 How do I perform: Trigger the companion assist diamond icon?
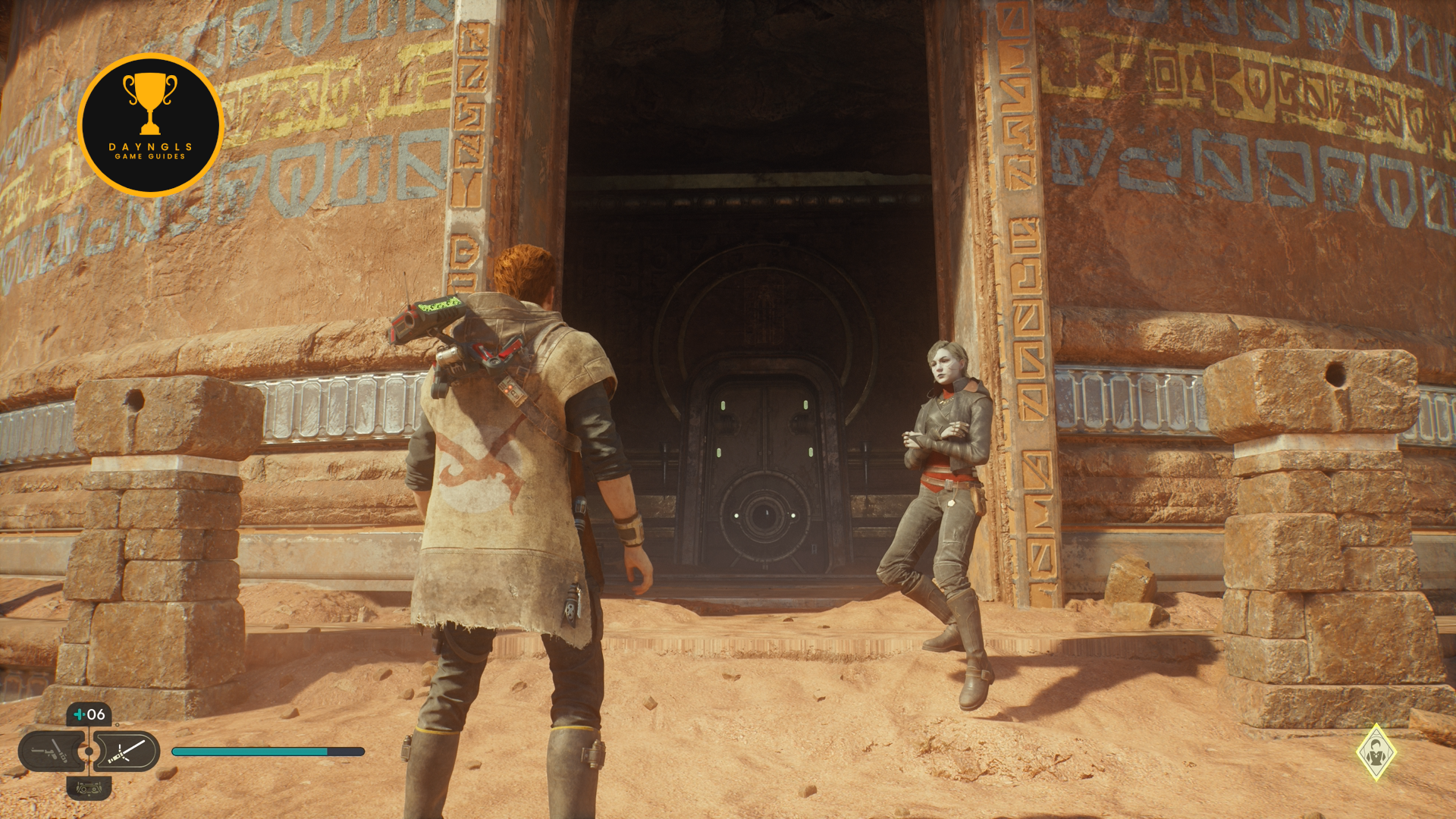[x=1376, y=752]
